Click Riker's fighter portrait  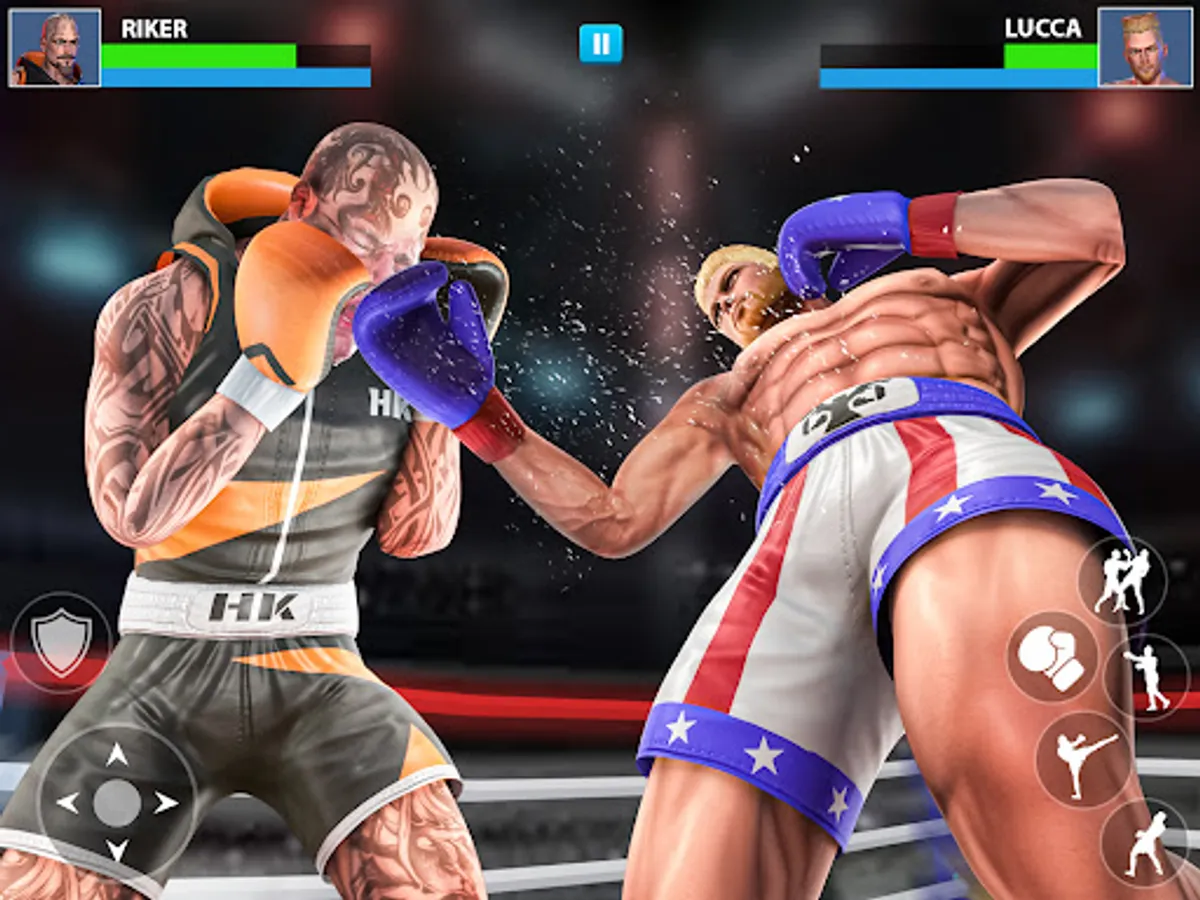(x=55, y=47)
